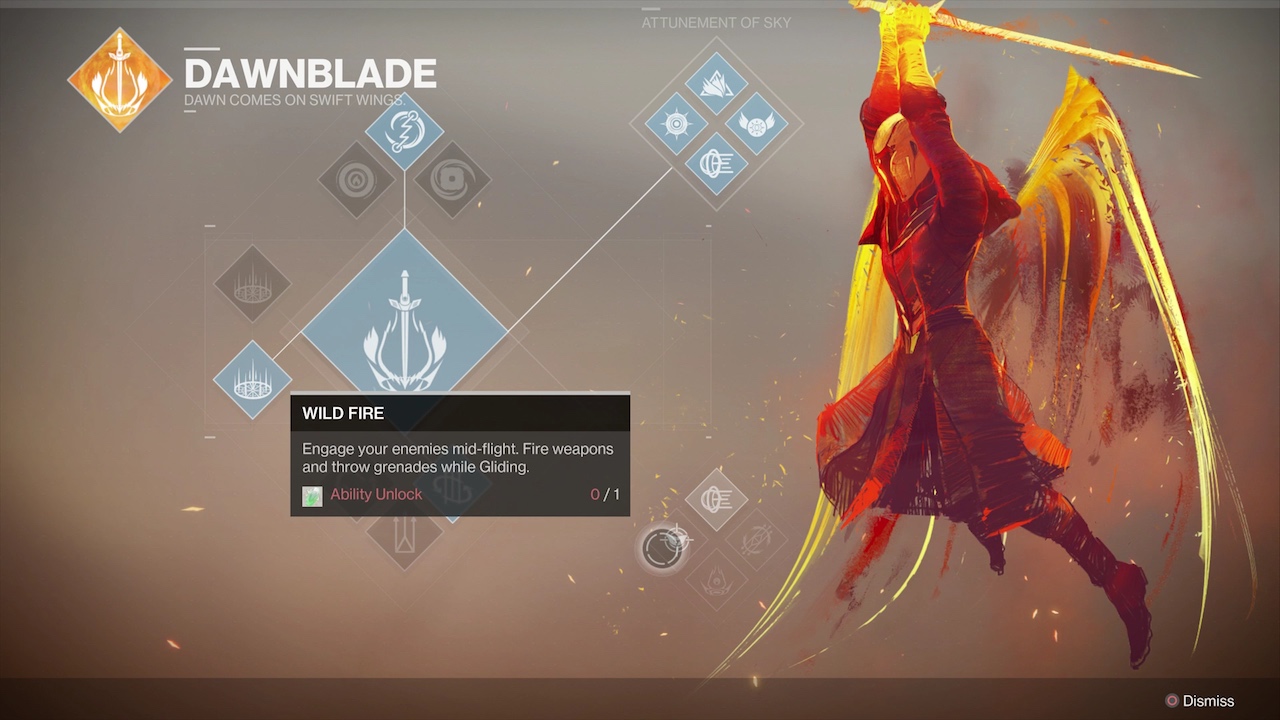Select the winged orb Attunement of Sky perk
The width and height of the screenshot is (1280, 720).
(x=756, y=125)
